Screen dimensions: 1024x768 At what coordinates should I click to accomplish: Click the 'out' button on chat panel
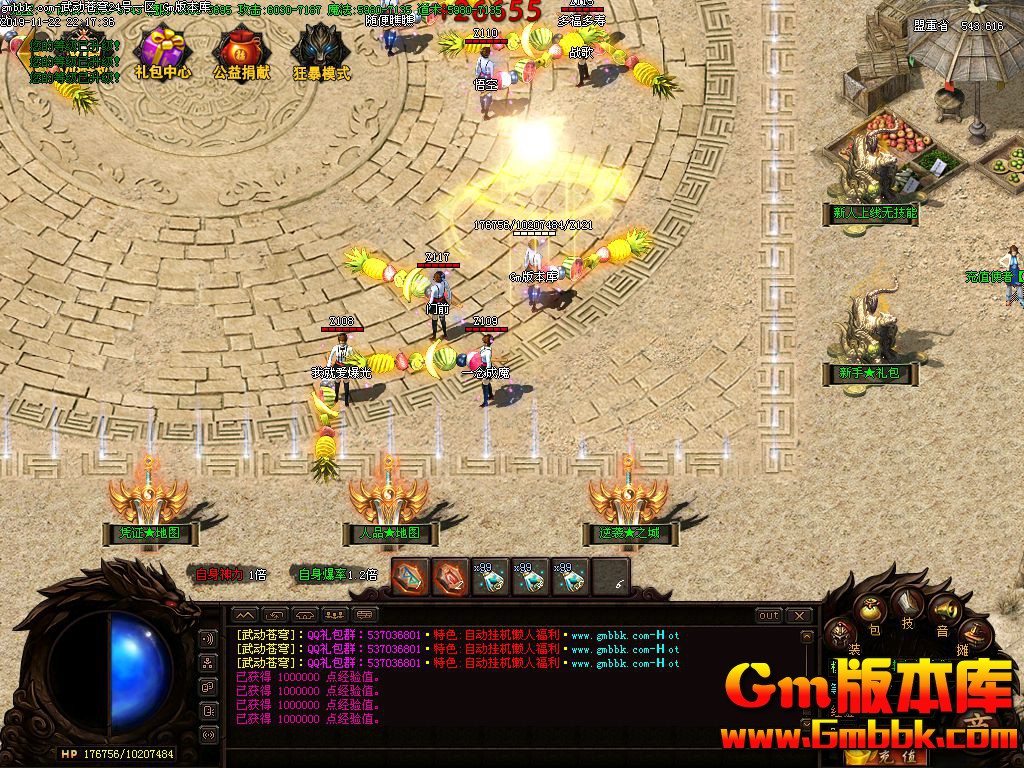768,615
